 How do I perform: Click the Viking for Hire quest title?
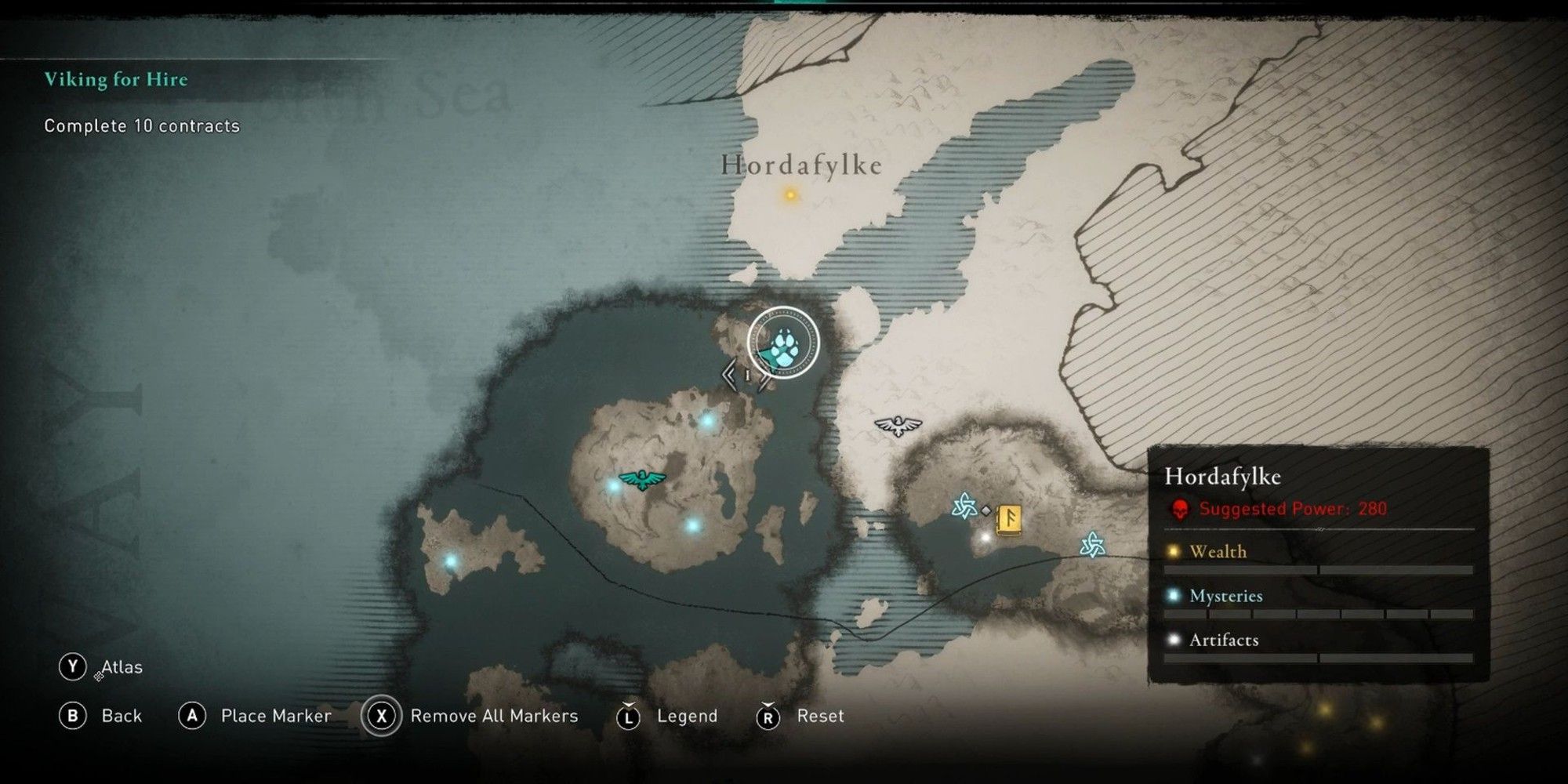pyautogui.click(x=118, y=79)
